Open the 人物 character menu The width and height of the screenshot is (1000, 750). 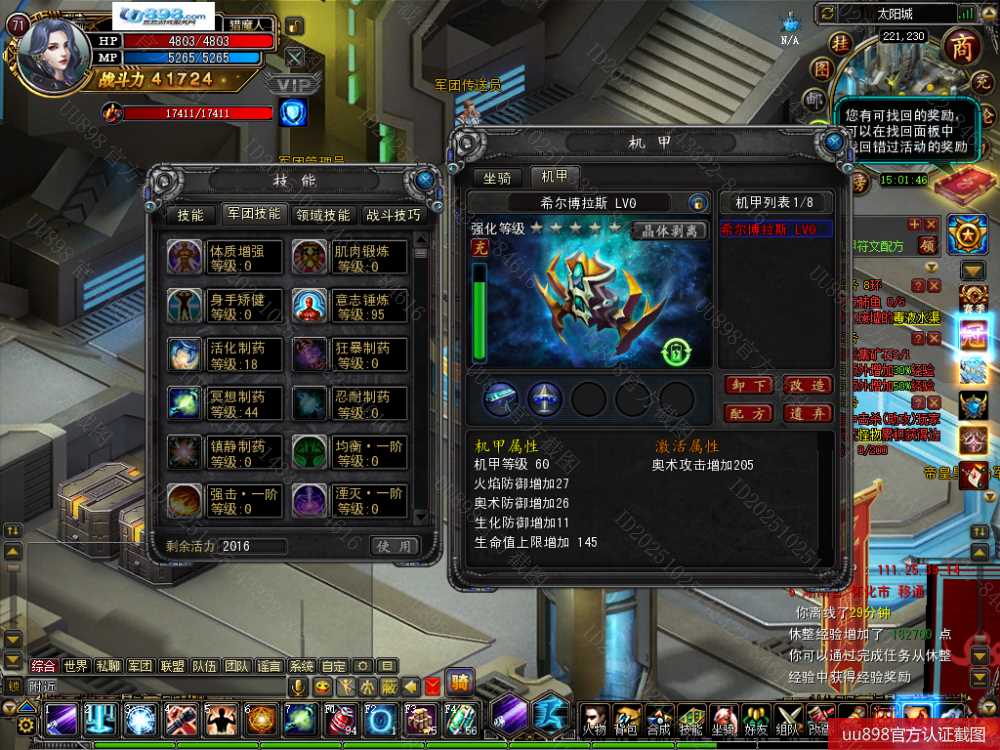594,721
